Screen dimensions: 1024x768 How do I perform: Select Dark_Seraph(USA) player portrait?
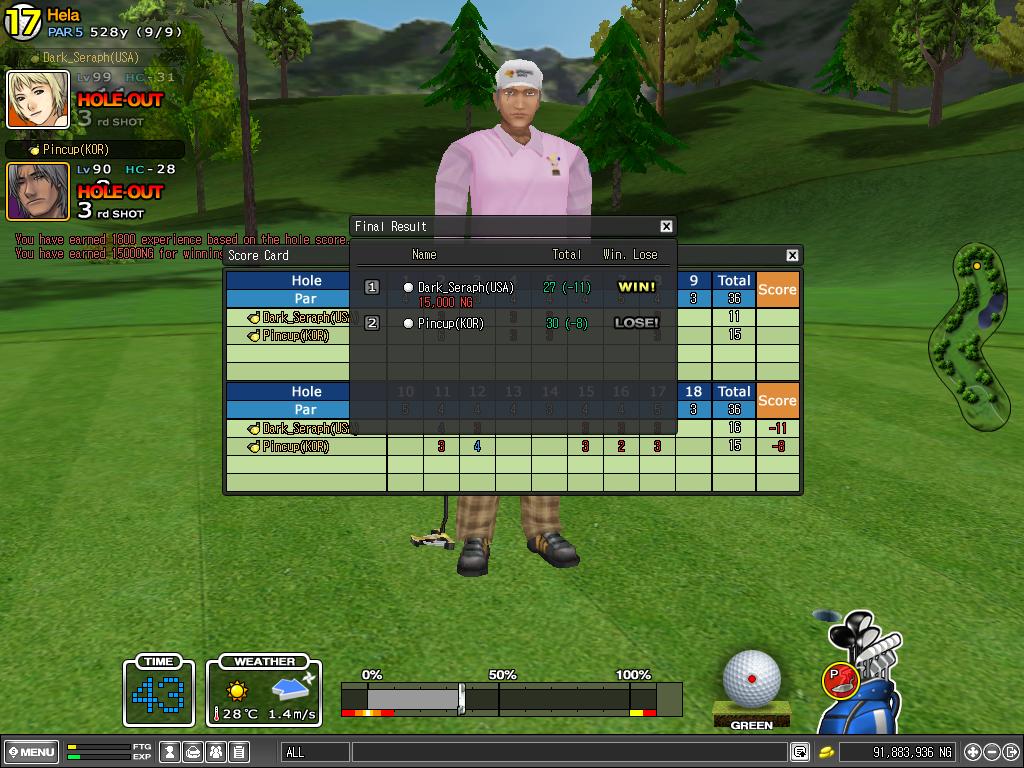[38, 99]
